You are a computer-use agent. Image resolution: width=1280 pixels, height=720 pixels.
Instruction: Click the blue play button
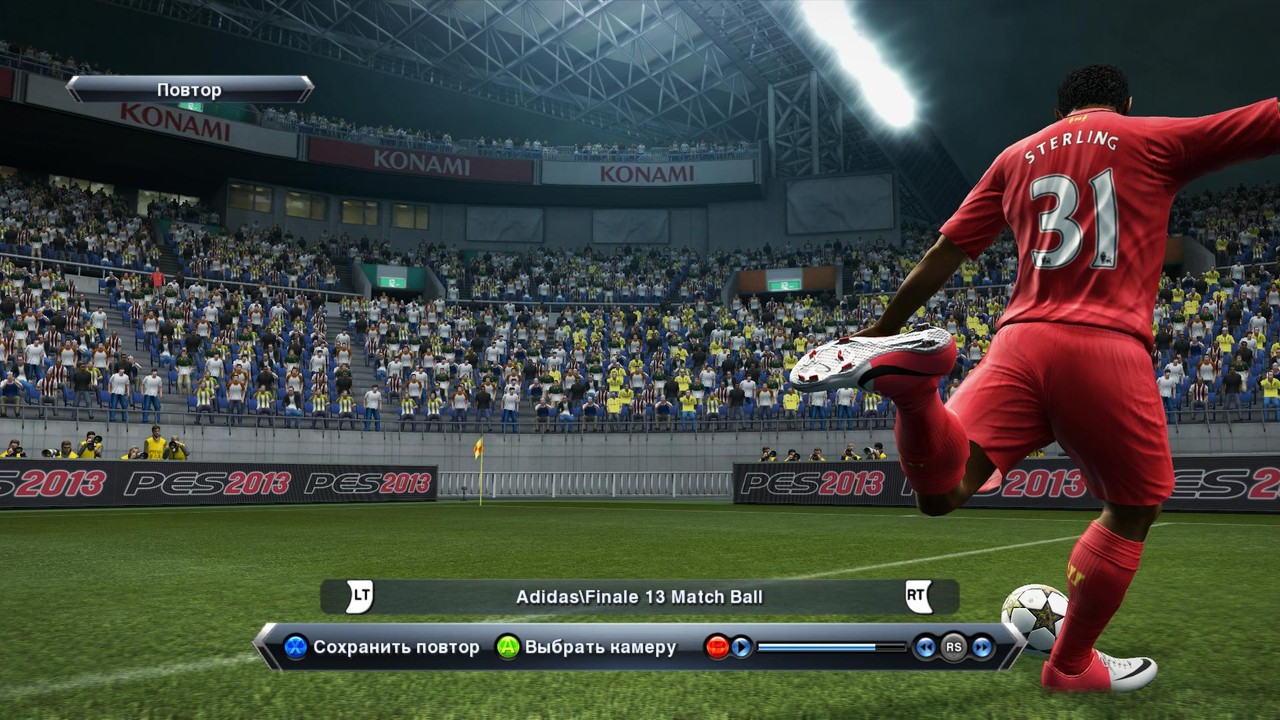pos(741,647)
